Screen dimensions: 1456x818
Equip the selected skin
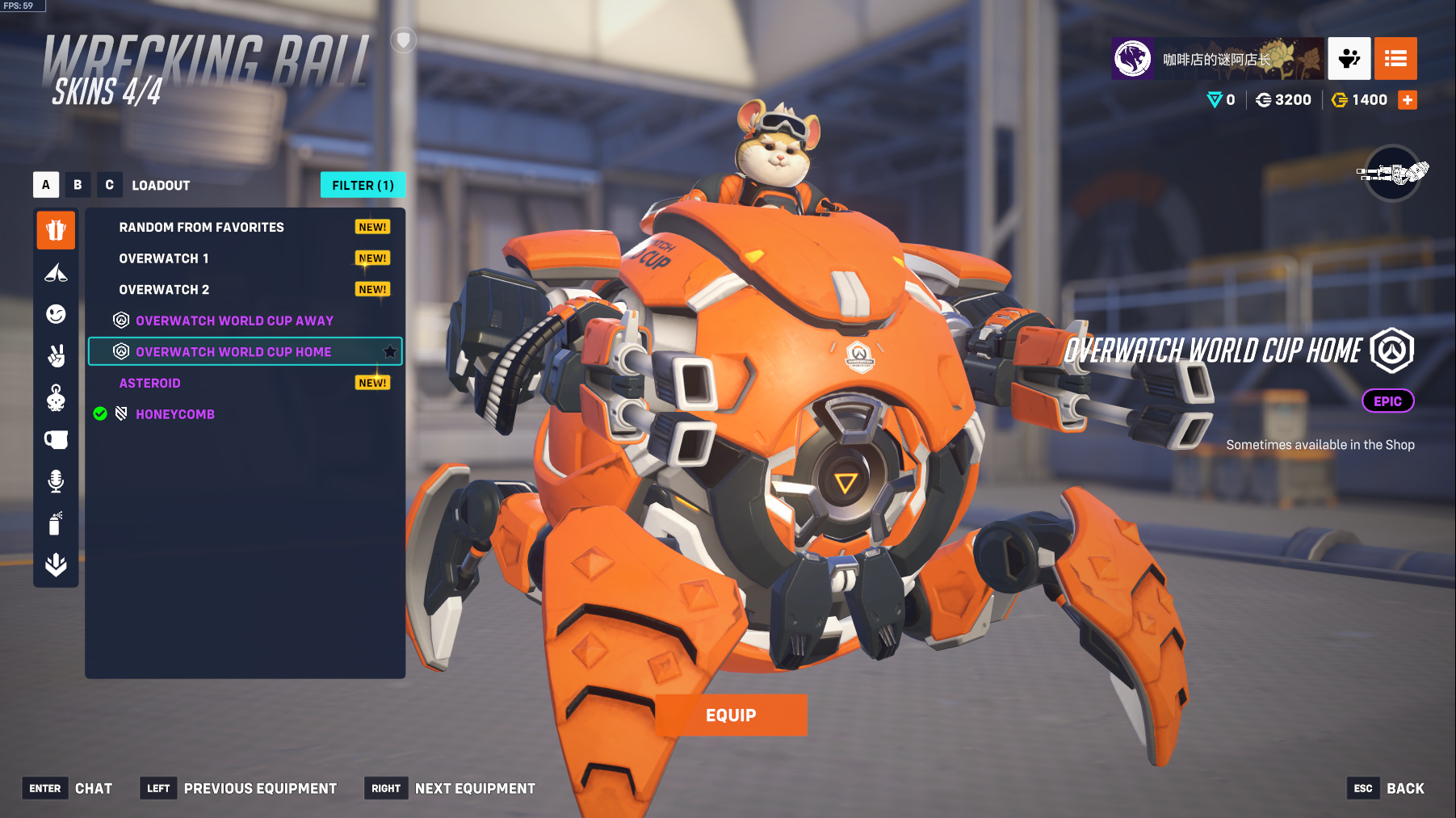pyautogui.click(x=730, y=715)
